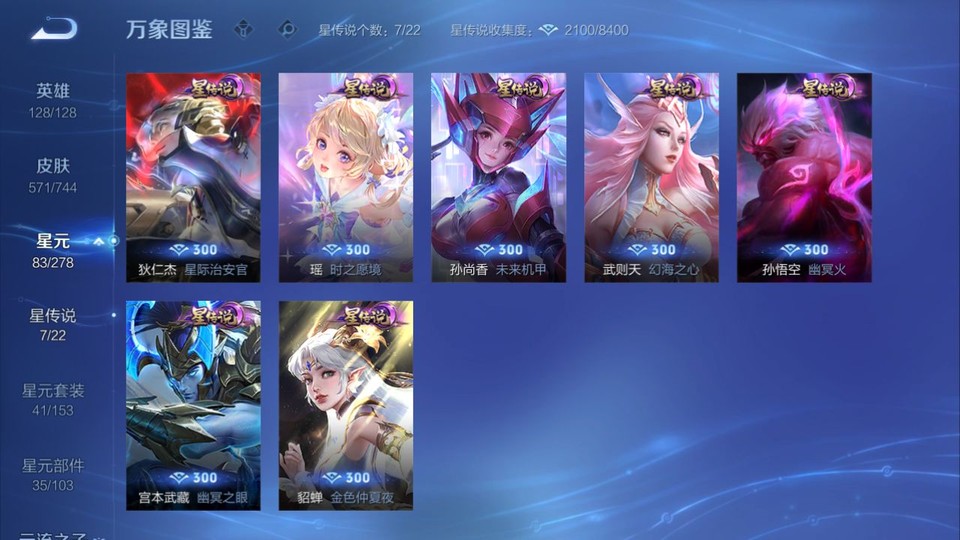Choose the 瑶 时之愿境 skin card

click(346, 177)
